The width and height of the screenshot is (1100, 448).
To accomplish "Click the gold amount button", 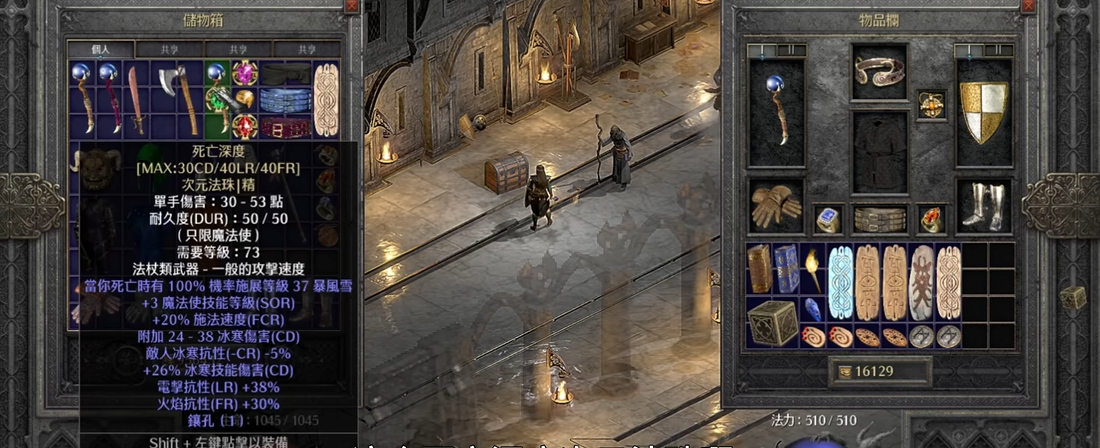I will click(880, 371).
